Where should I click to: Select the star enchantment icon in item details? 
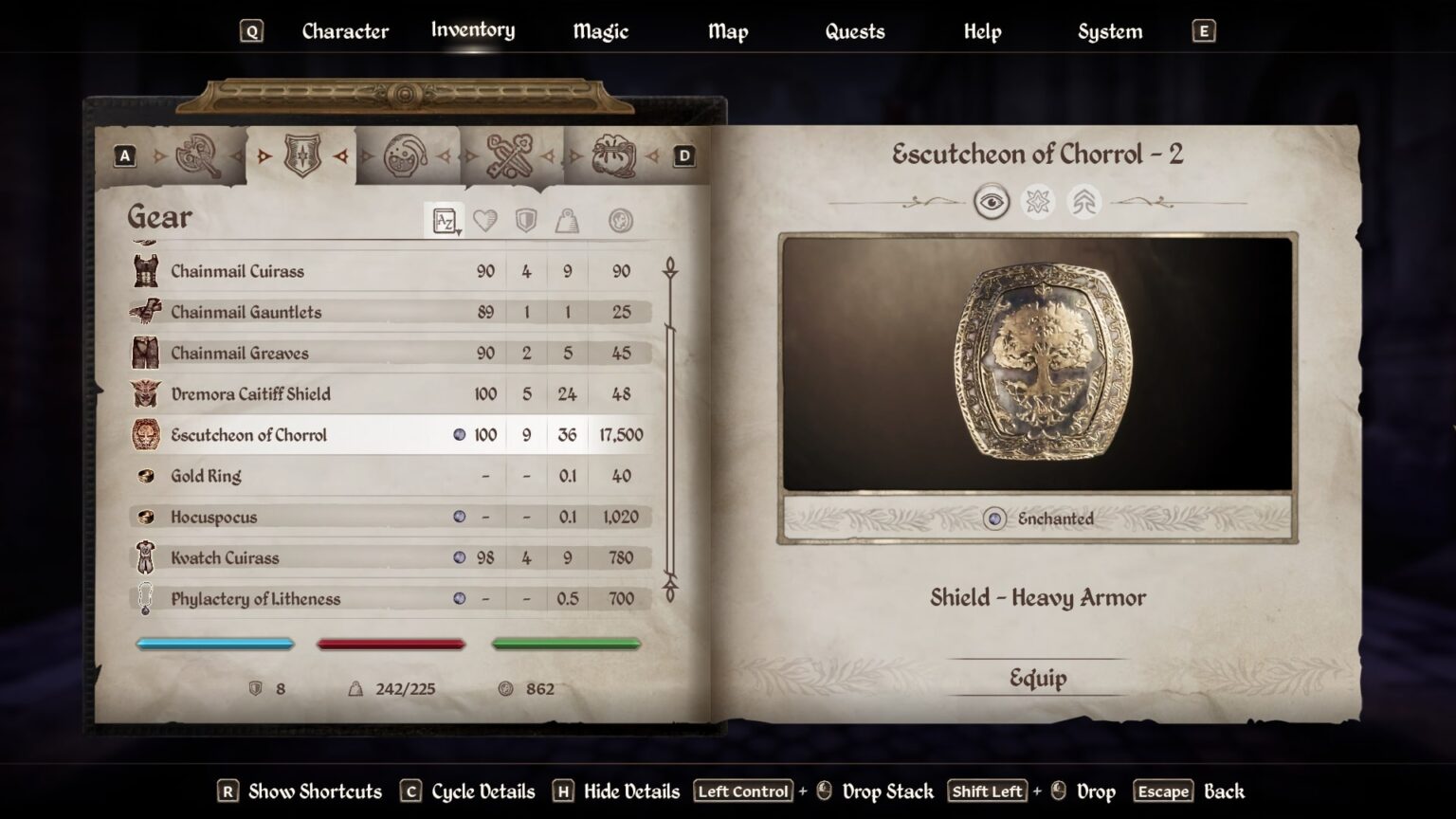point(1038,203)
